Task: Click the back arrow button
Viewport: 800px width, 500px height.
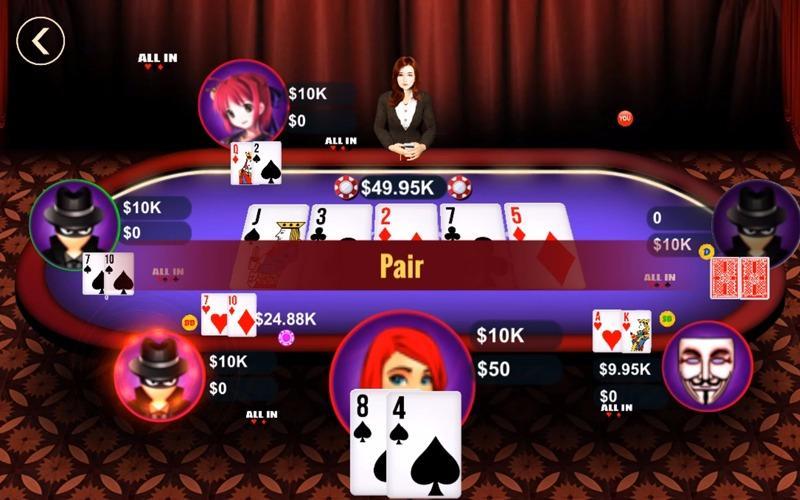Action: [40, 41]
